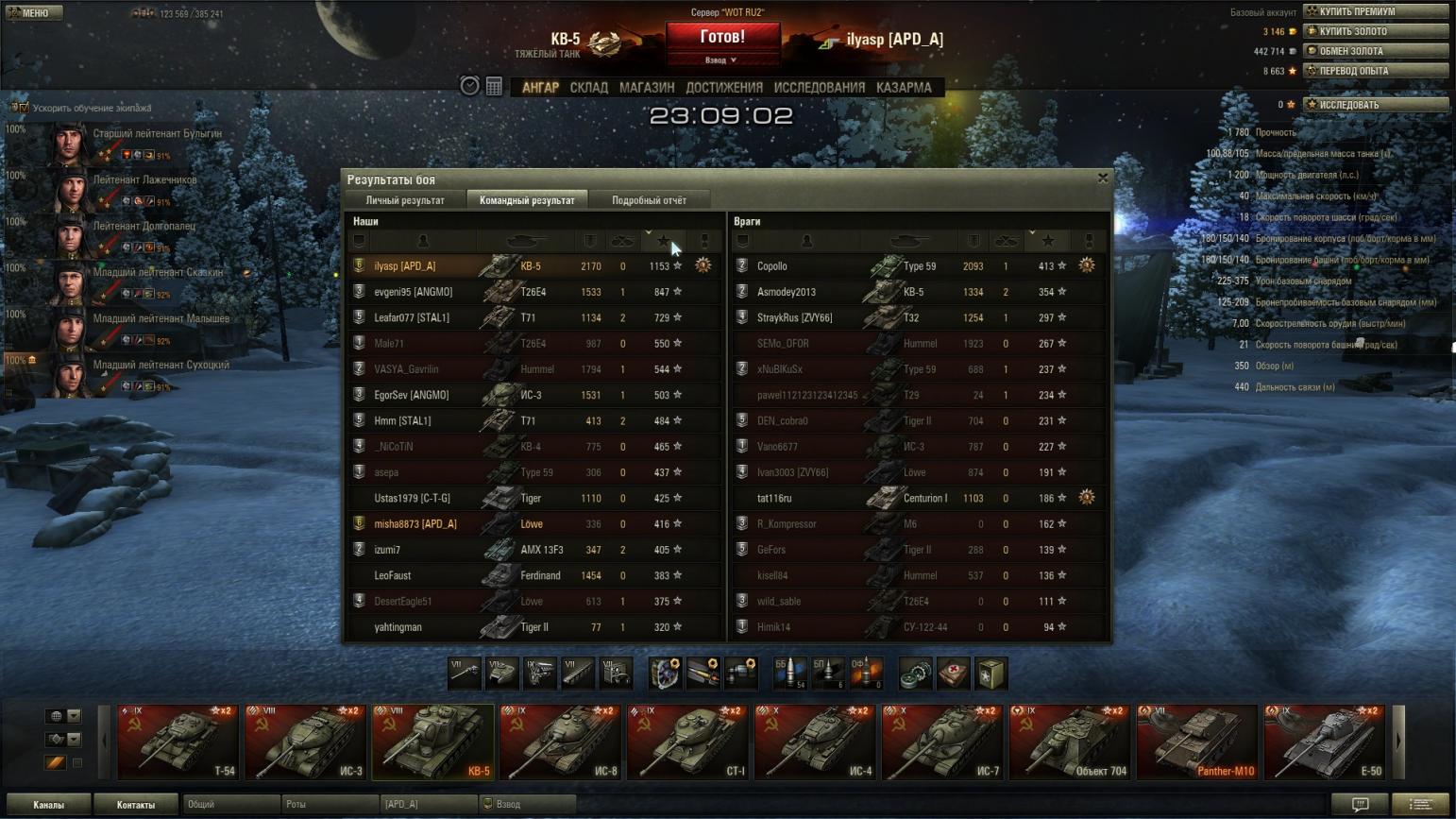Close the battle results window
Viewport: 1456px width, 819px height.
click(1102, 178)
